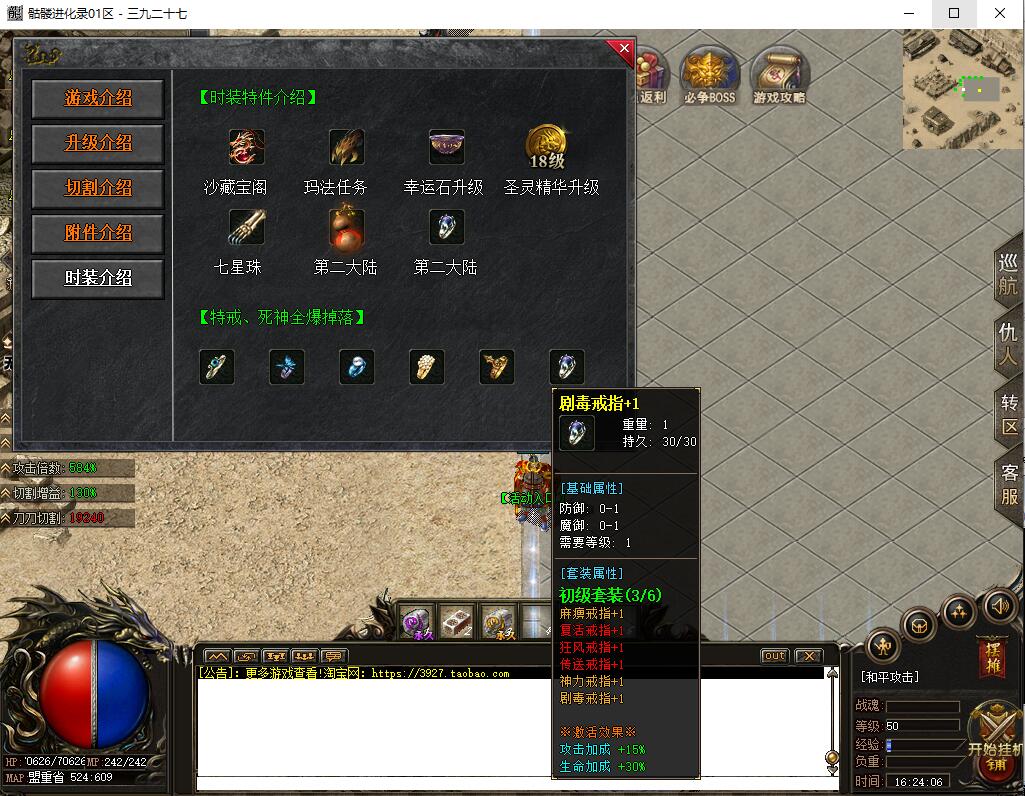
Task: Open the 客服 customer service tab
Action: click(x=1009, y=485)
